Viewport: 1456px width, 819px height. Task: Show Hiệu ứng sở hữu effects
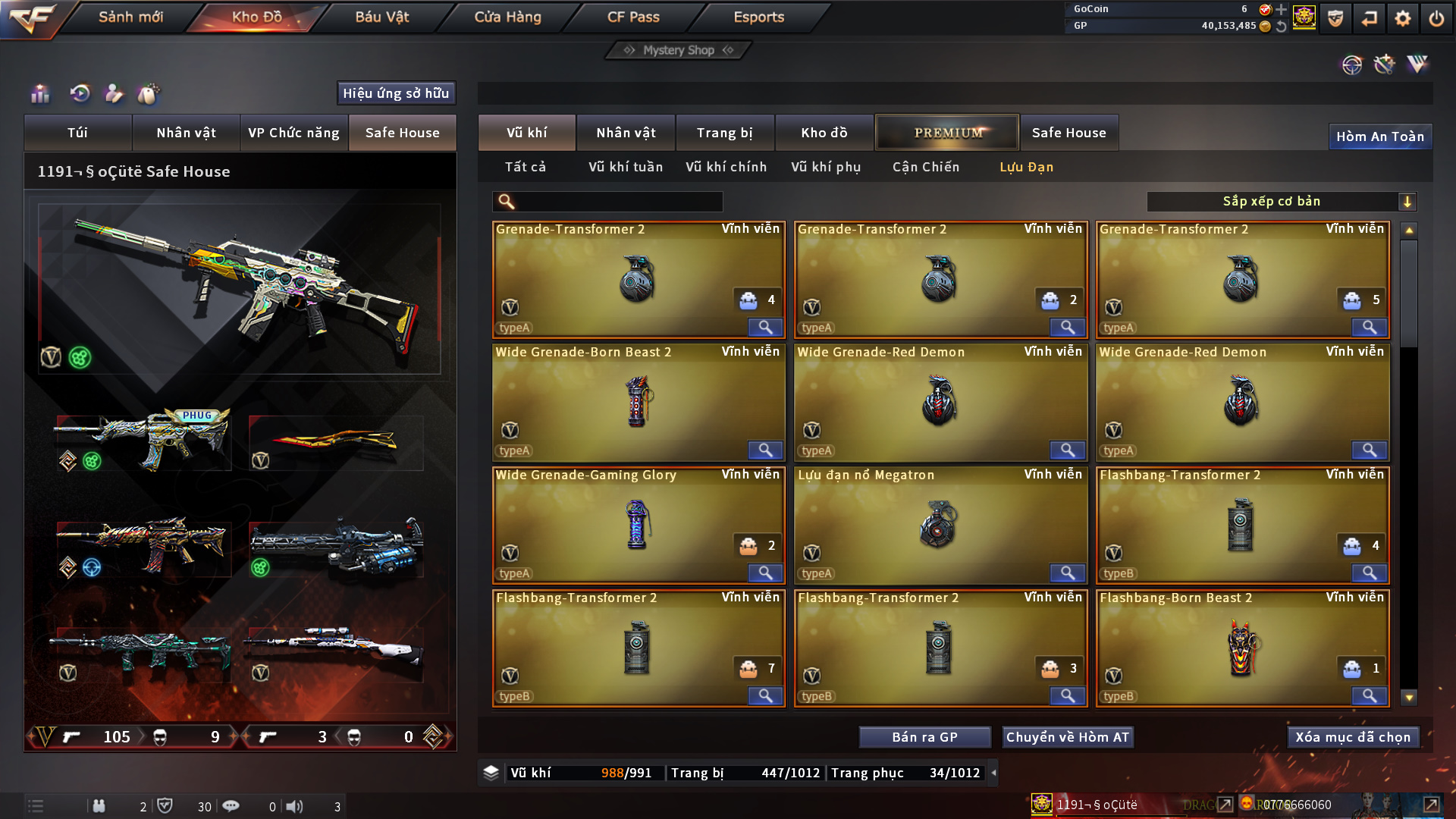click(x=396, y=93)
